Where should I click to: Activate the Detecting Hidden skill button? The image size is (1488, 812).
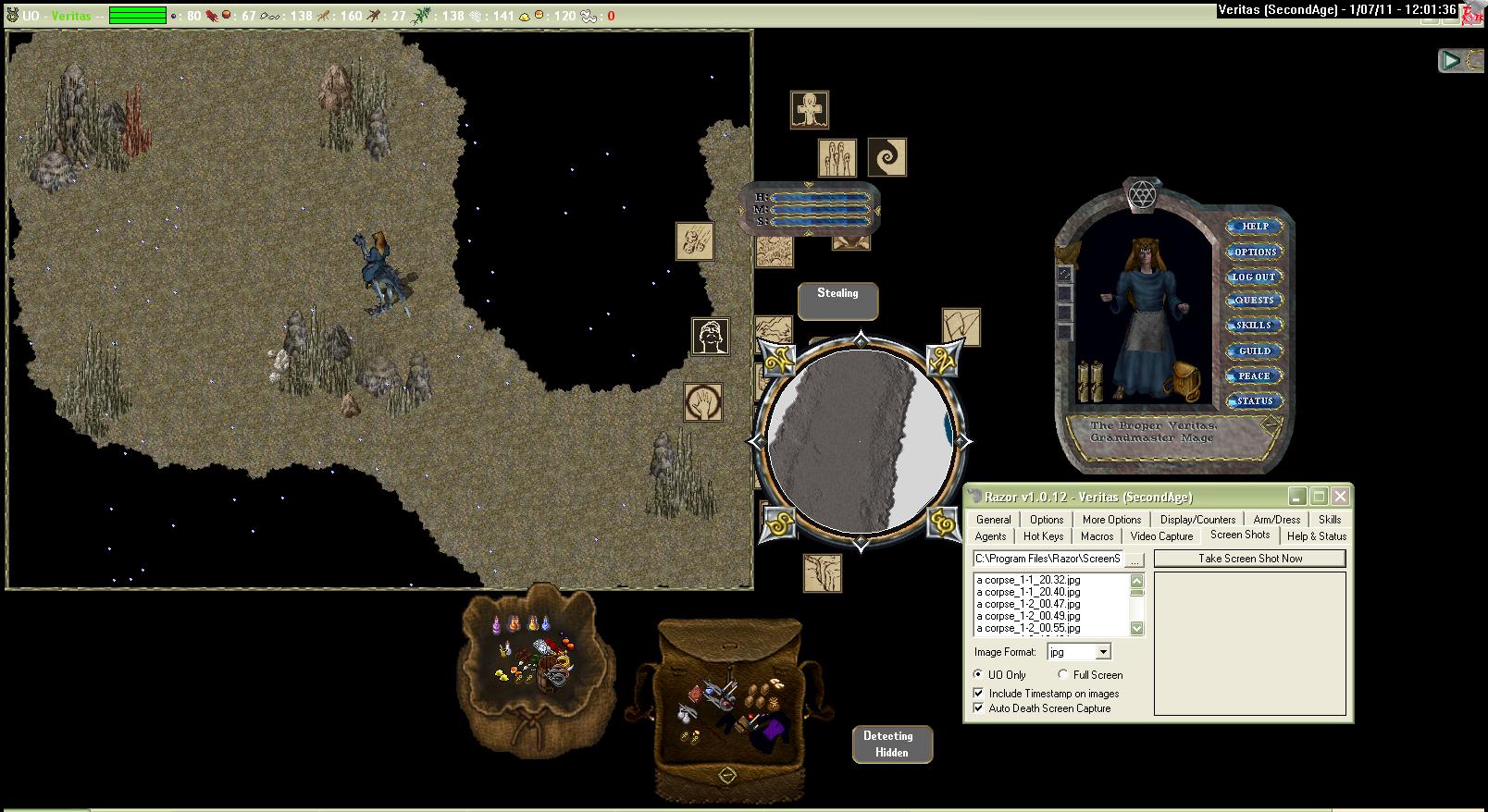[891, 744]
